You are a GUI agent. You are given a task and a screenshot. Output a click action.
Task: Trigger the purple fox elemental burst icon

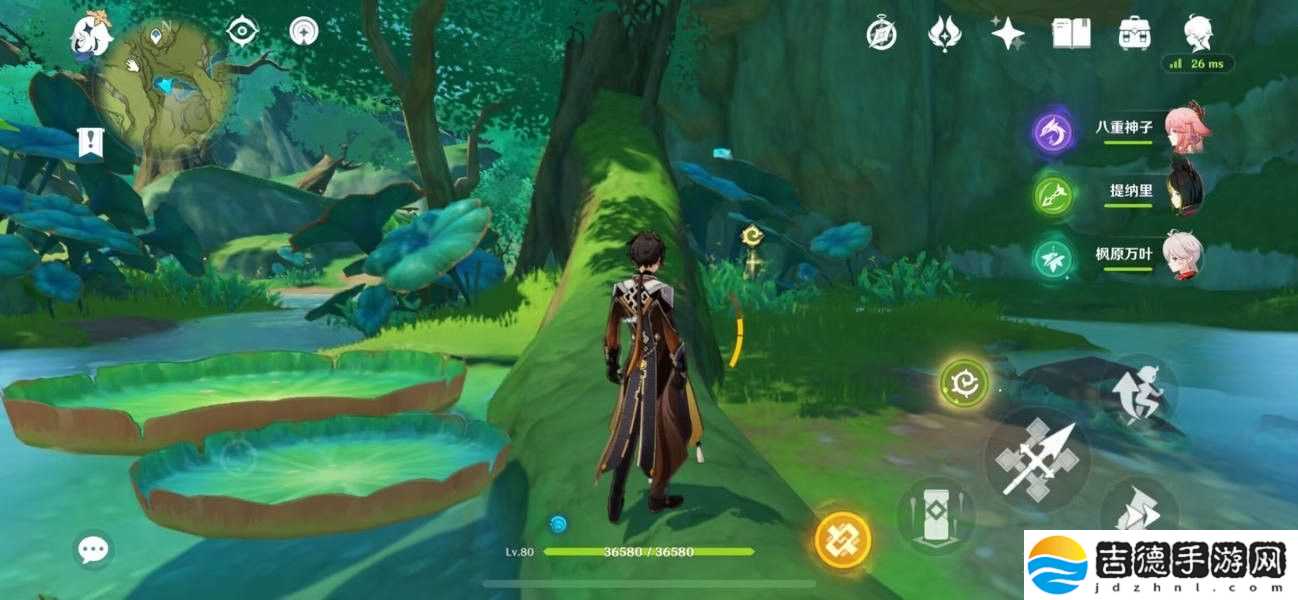1054,133
